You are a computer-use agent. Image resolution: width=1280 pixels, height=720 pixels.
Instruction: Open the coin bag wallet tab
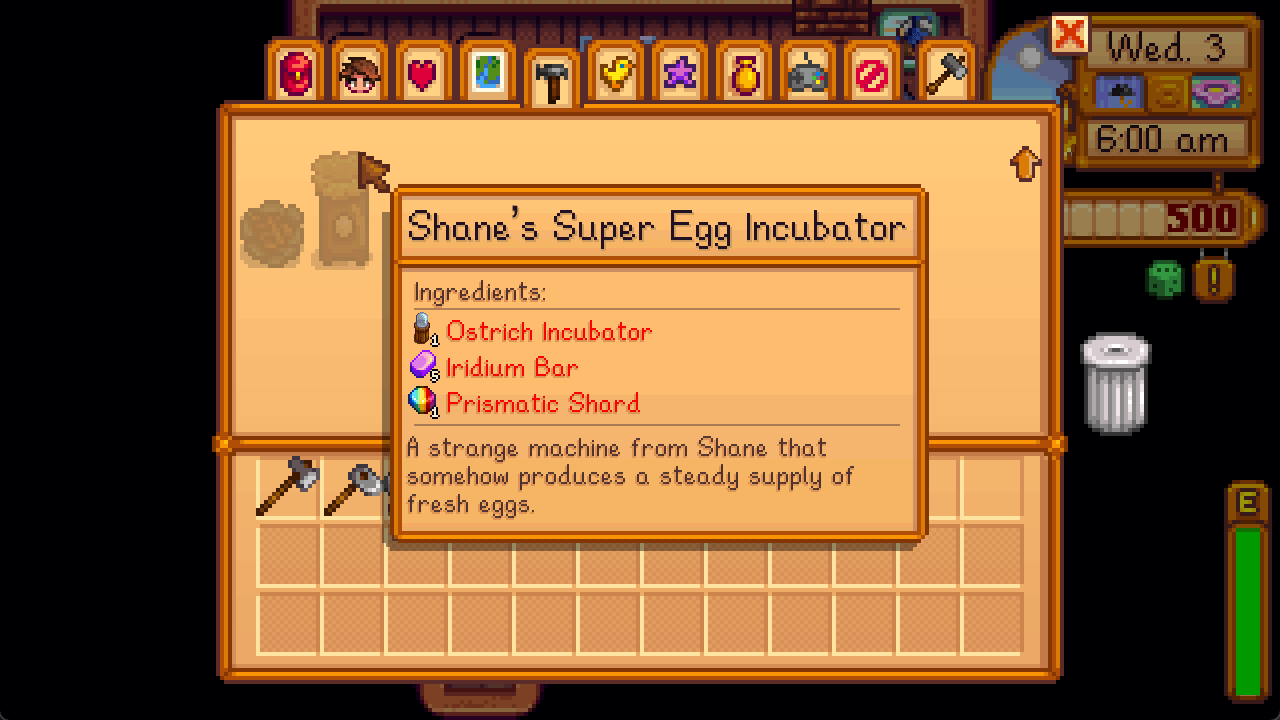(x=742, y=73)
